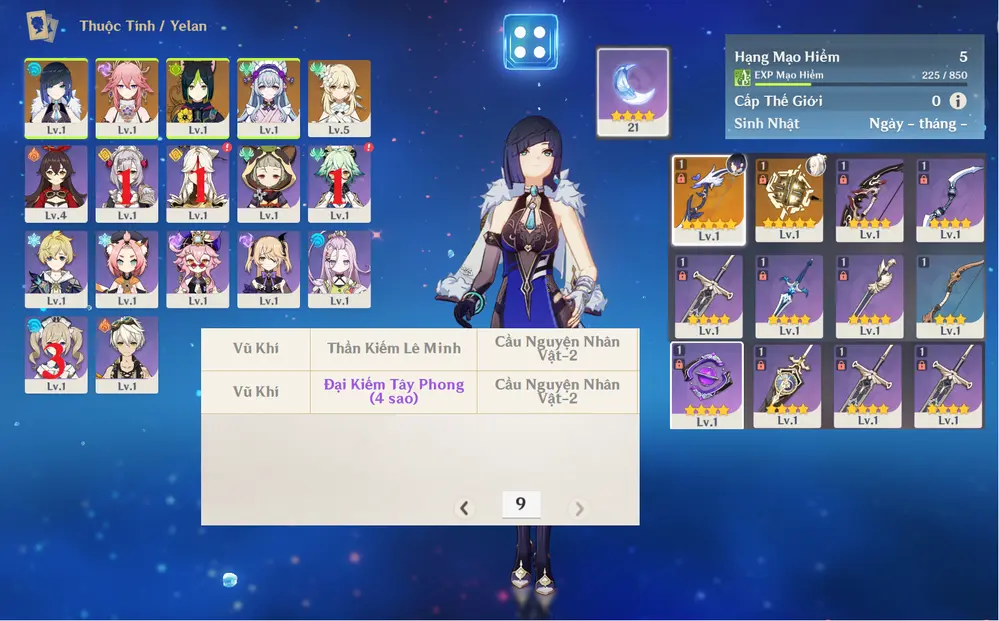
Task: Select Yelan's character portrait
Action: pos(56,97)
